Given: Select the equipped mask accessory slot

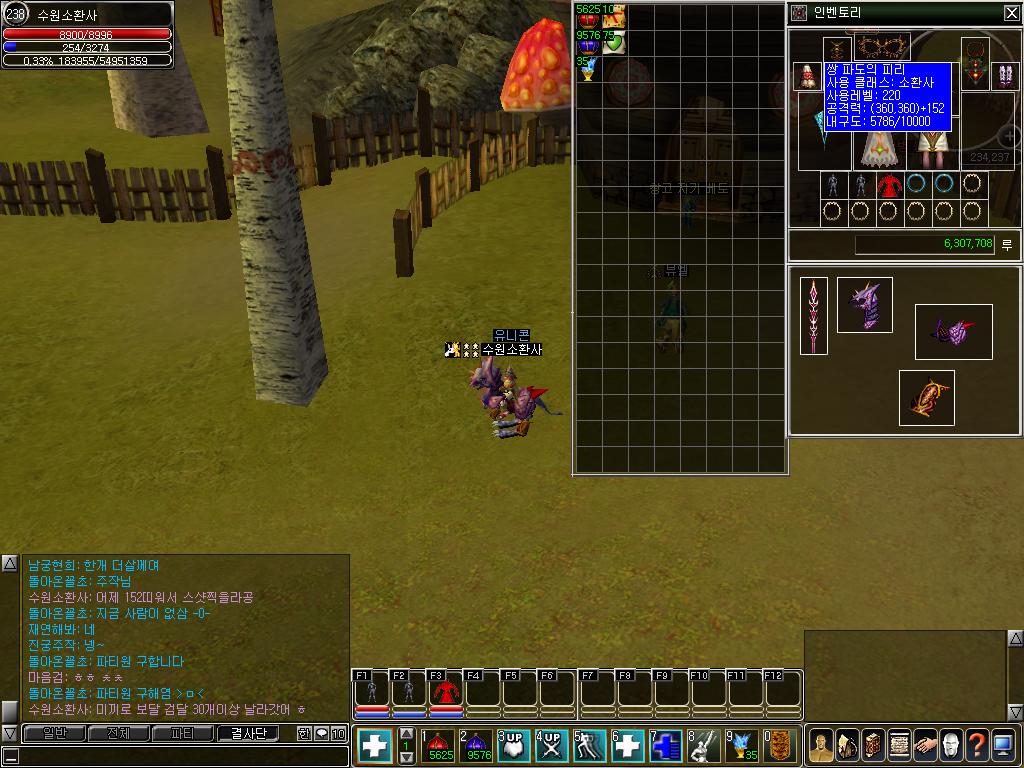Looking at the screenshot, I should [878, 47].
